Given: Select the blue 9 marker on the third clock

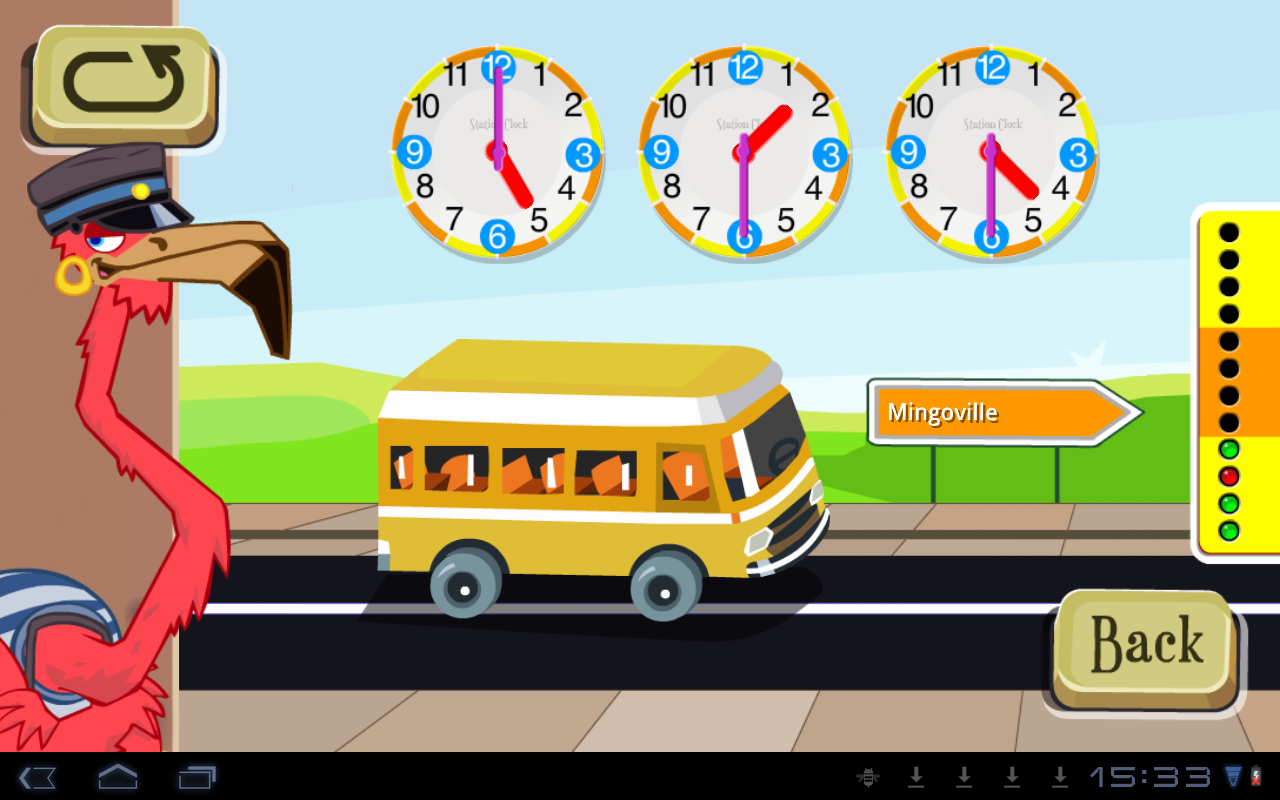Looking at the screenshot, I should (908, 153).
